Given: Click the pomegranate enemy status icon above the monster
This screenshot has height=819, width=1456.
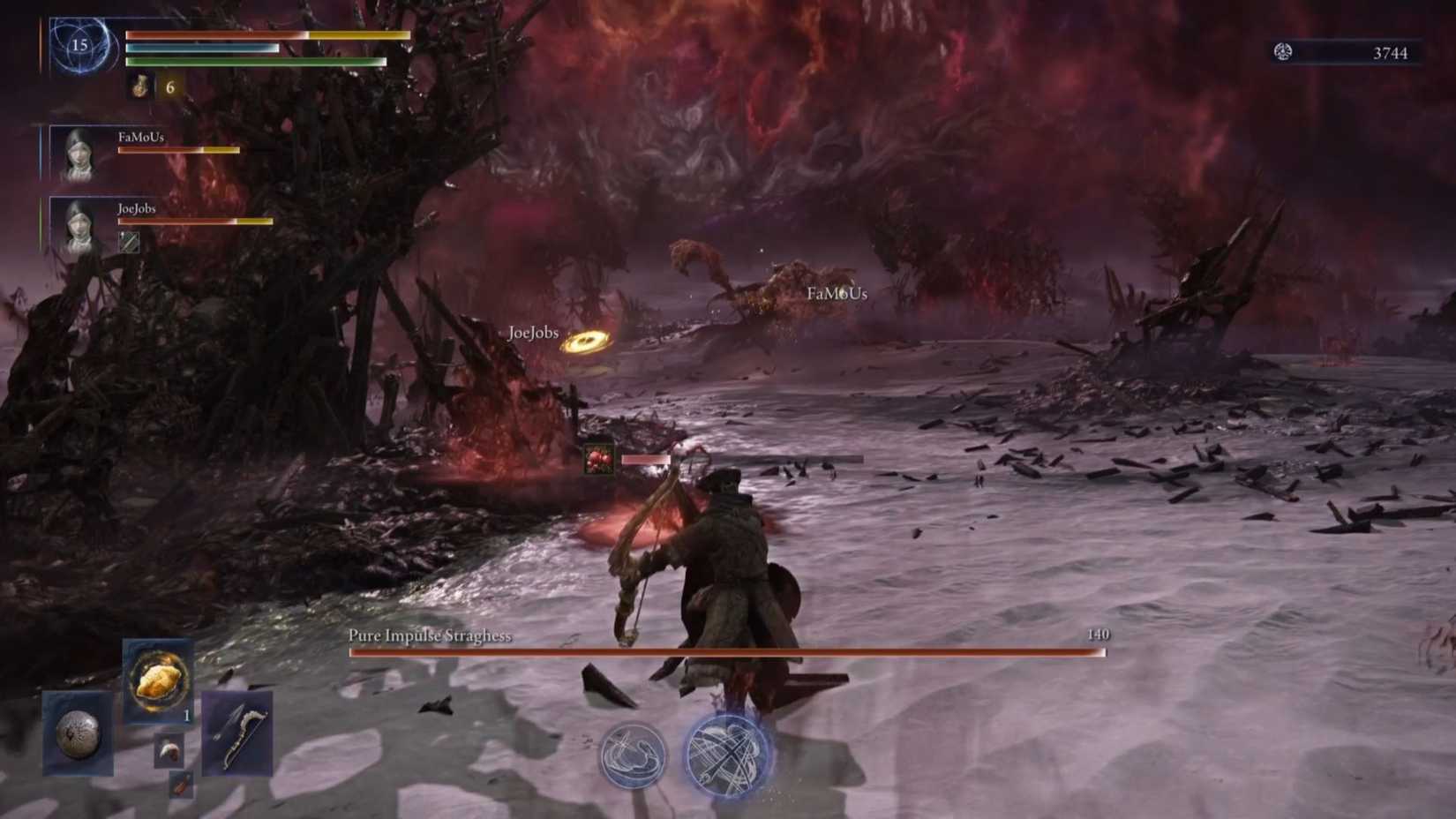Looking at the screenshot, I should pyautogui.click(x=598, y=458).
